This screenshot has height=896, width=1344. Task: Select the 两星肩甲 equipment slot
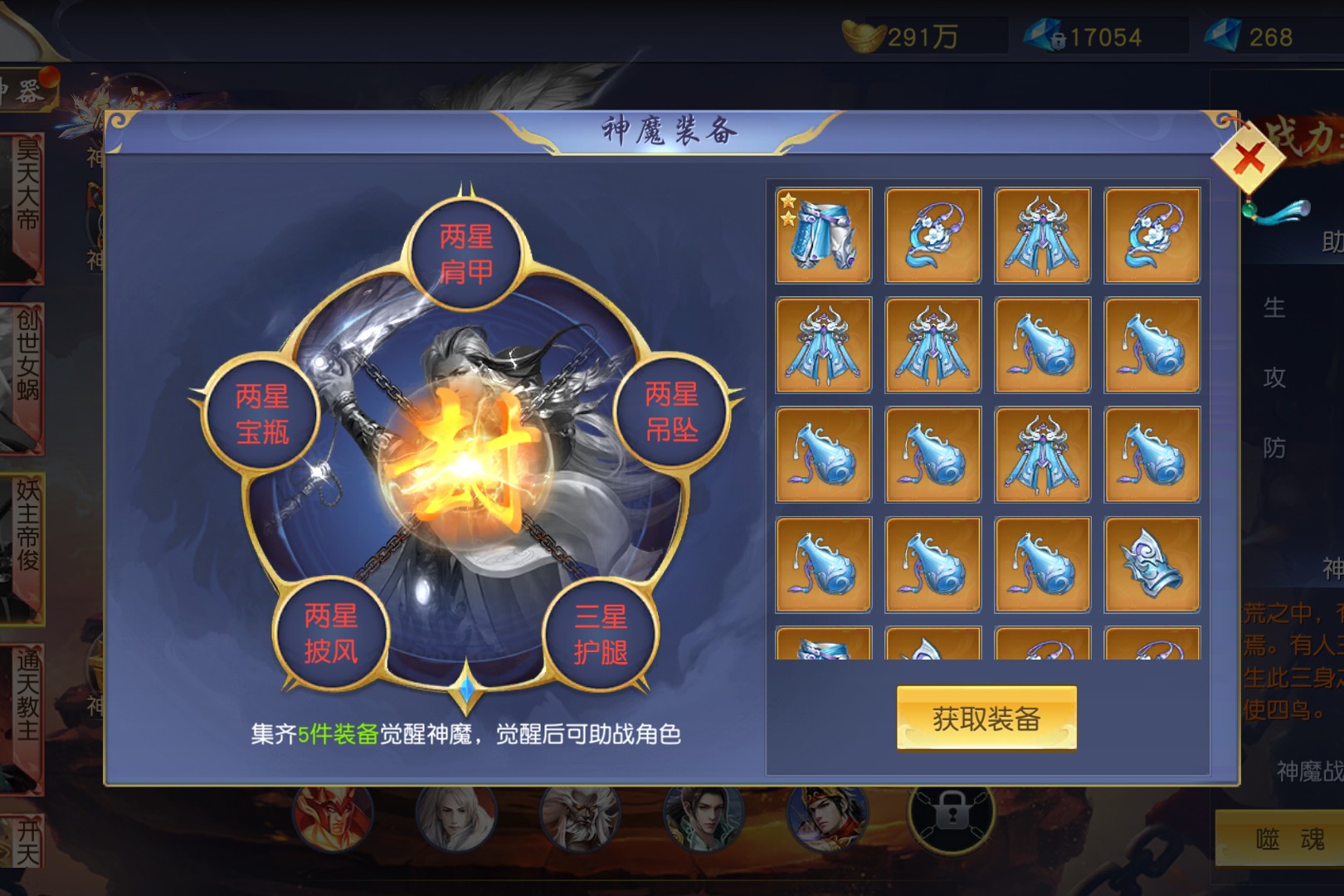coord(465,254)
